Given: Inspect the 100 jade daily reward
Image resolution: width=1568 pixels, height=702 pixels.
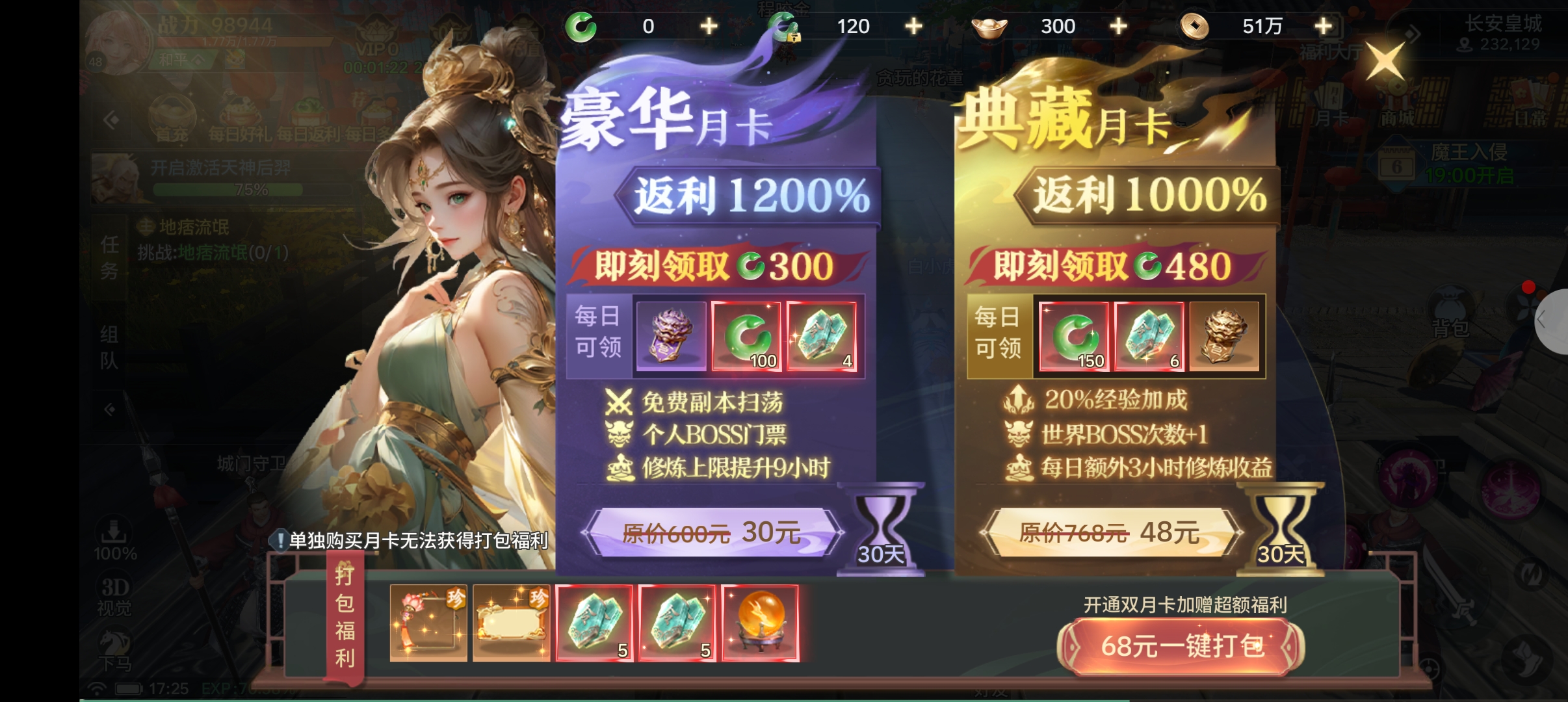Looking at the screenshot, I should 746,337.
